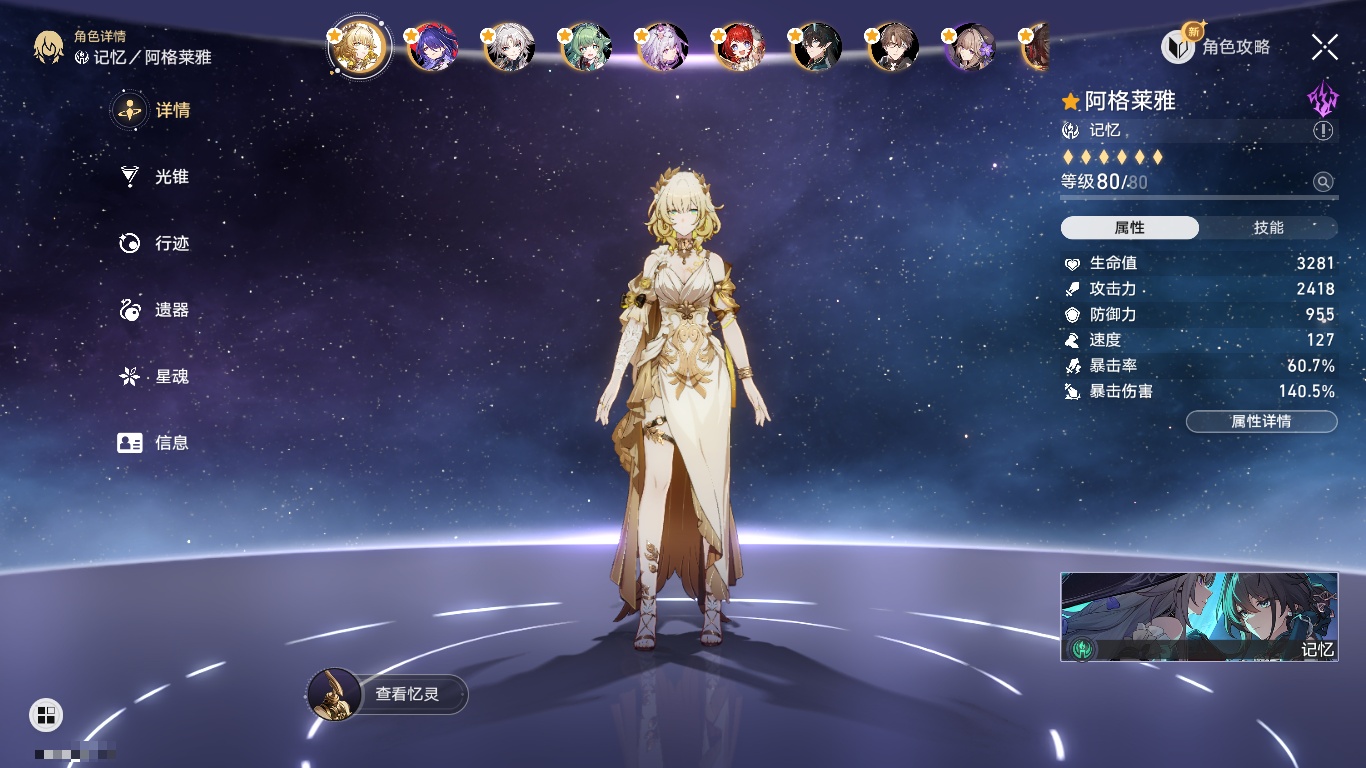
Task: Switch to the 技能 skills tab
Action: coord(1268,228)
